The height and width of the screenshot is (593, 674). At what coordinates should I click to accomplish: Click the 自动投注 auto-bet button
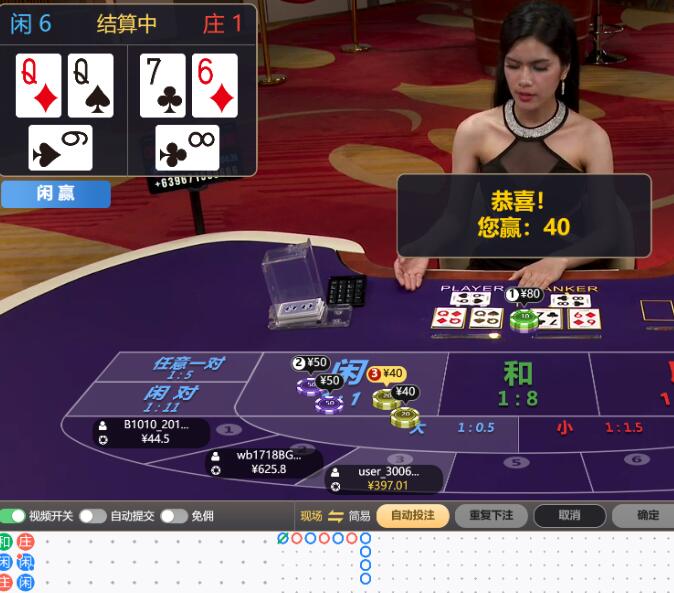point(412,516)
